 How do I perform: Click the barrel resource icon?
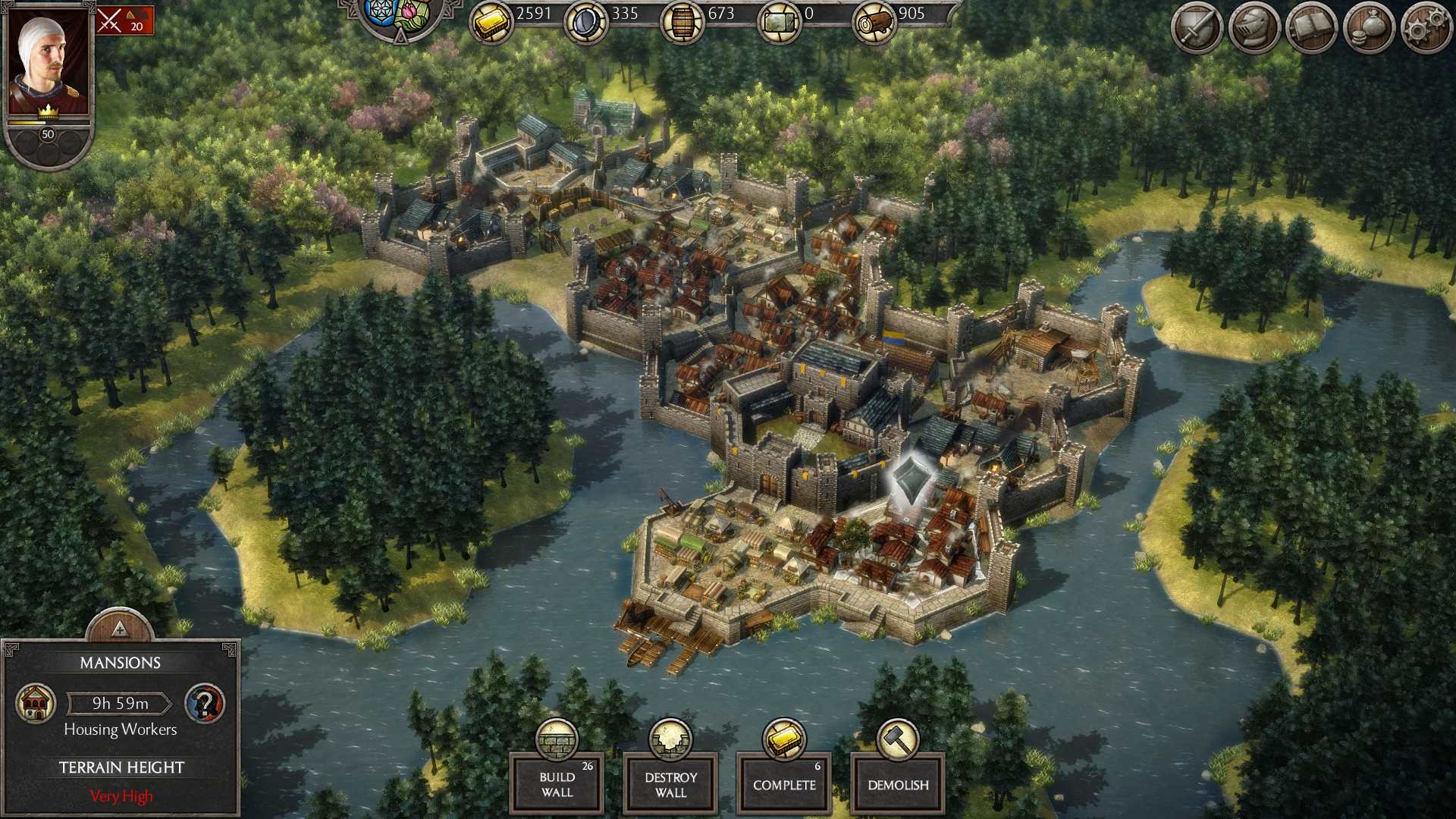click(682, 23)
